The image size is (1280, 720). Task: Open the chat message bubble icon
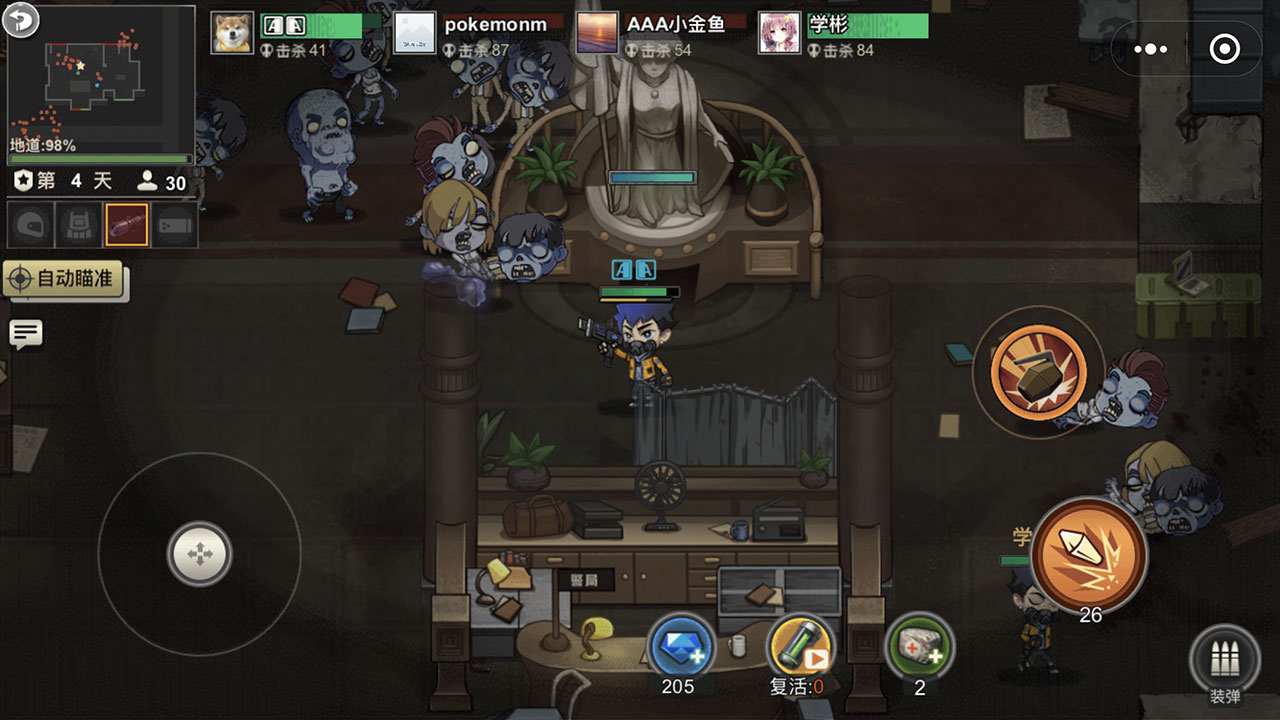click(25, 334)
